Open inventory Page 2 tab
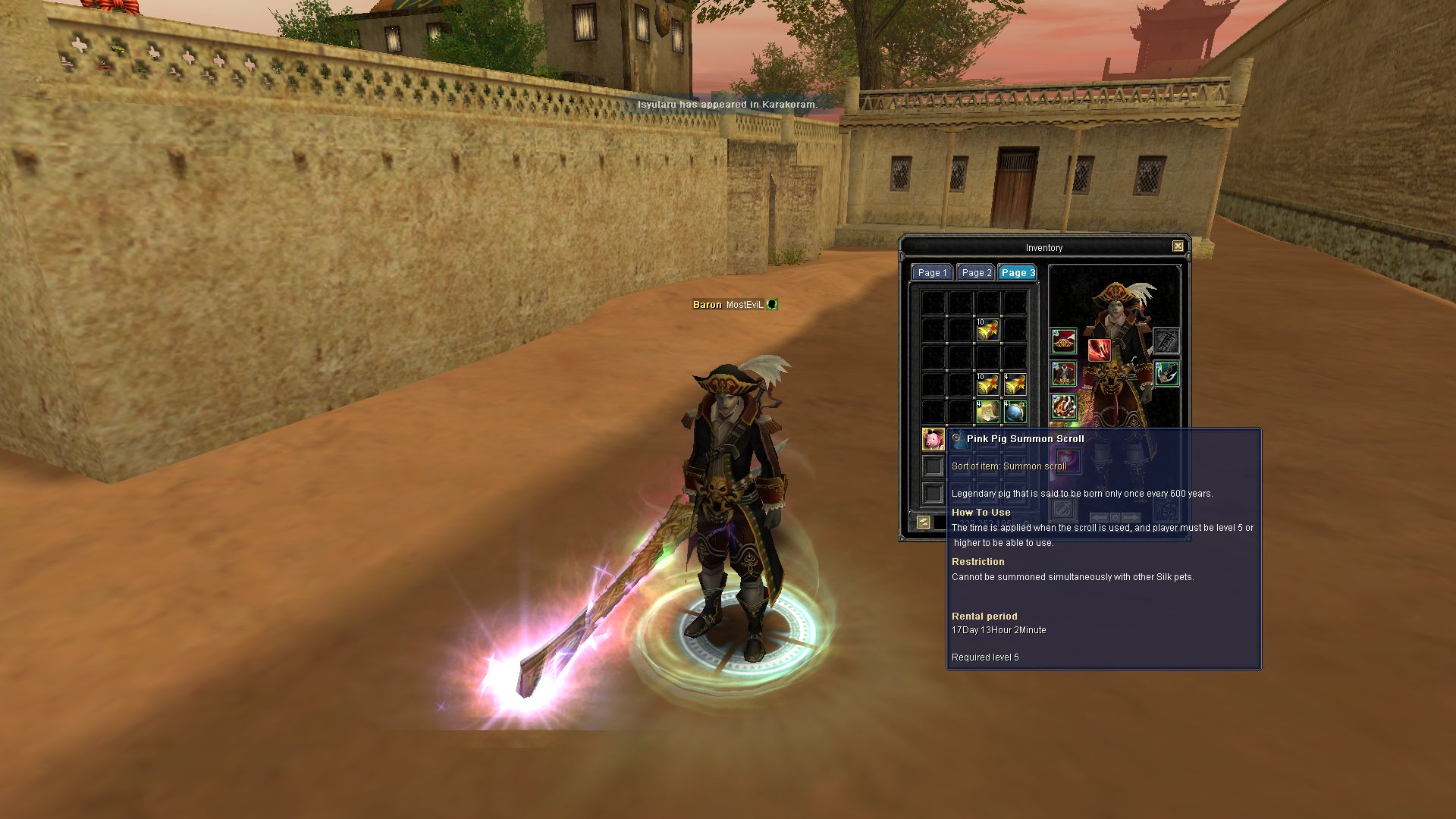This screenshot has width=1456, height=819. [976, 273]
